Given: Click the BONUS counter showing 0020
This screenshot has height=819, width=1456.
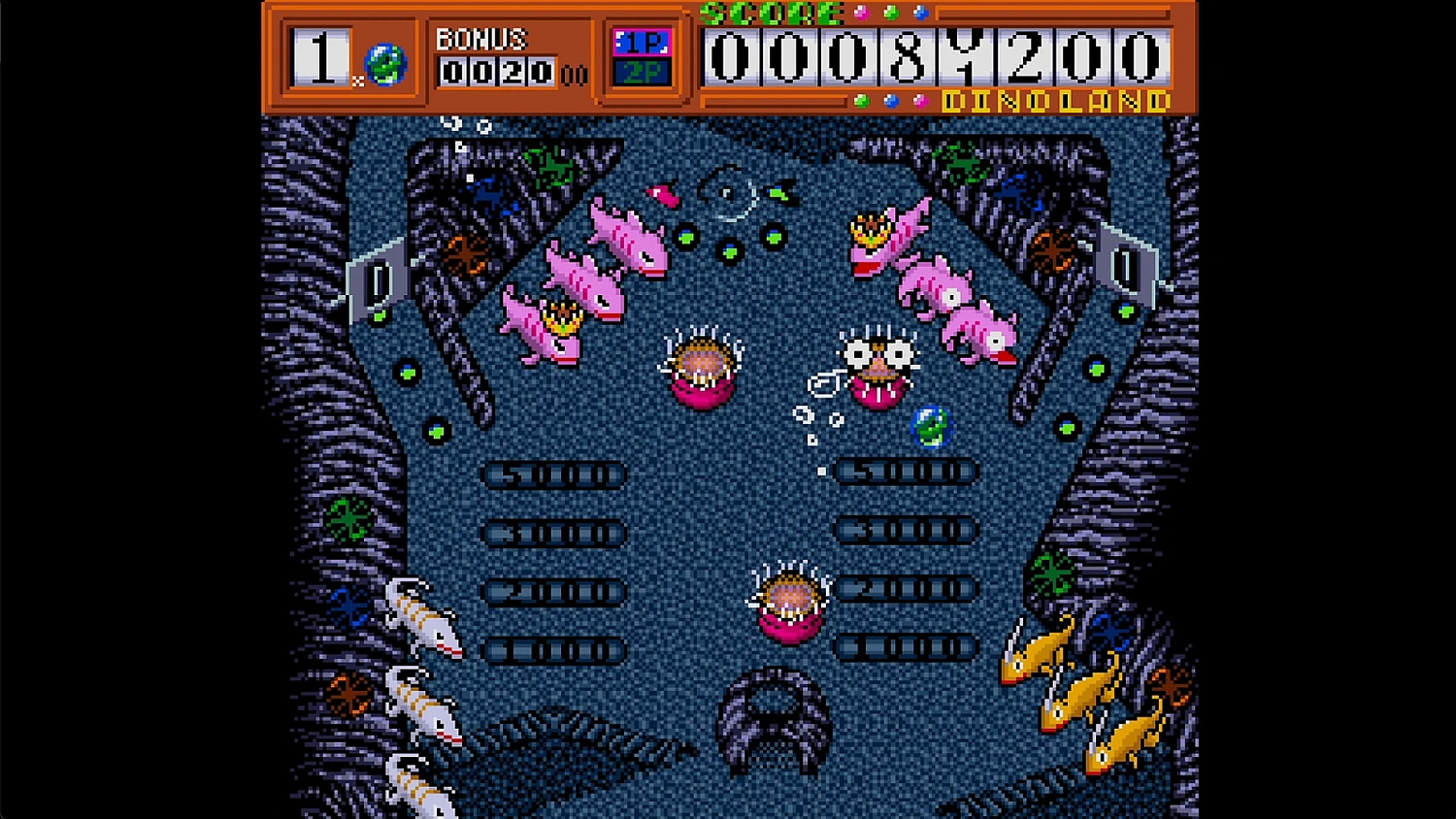Looking at the screenshot, I should click(x=495, y=68).
